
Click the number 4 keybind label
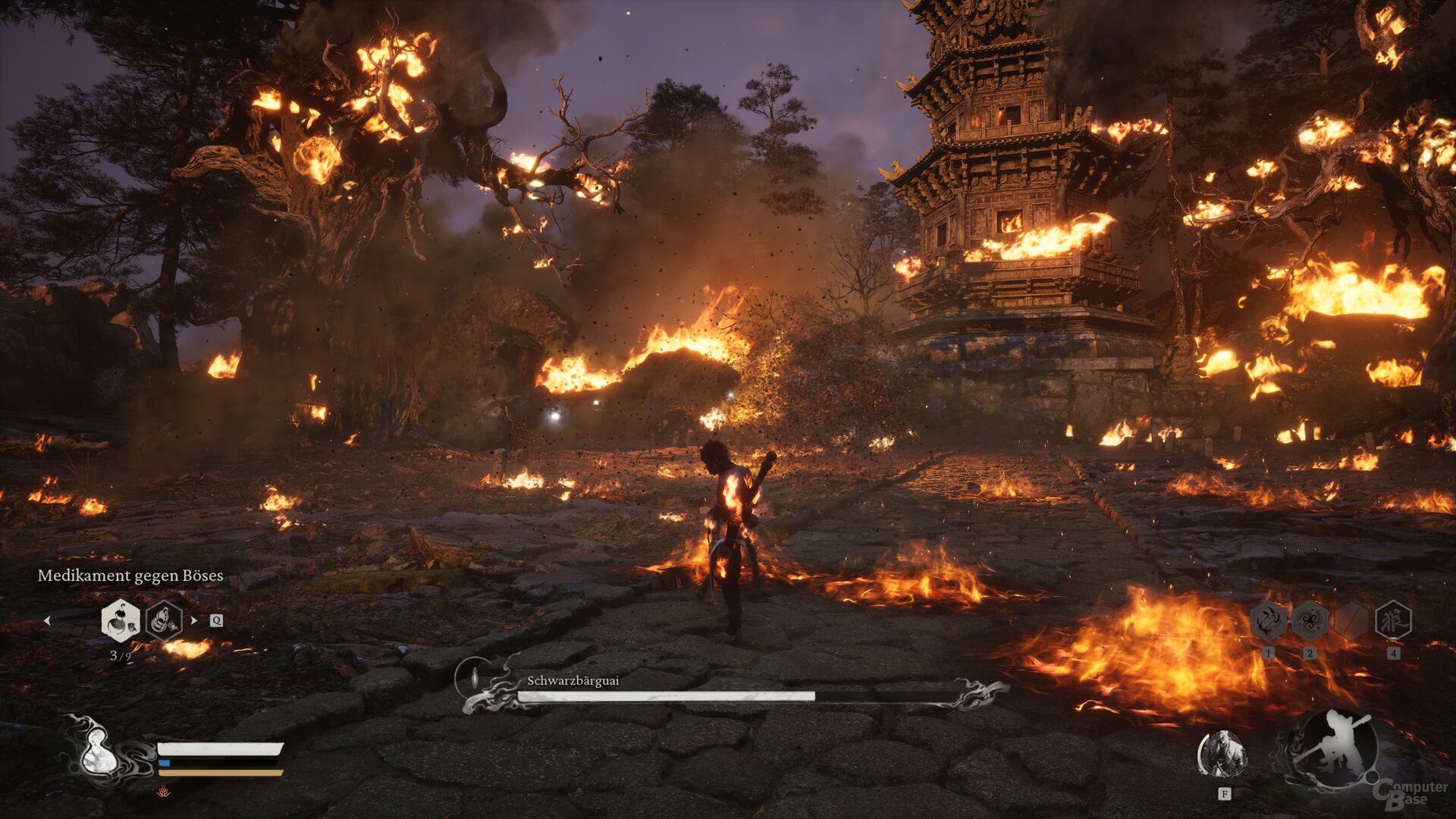1394,653
